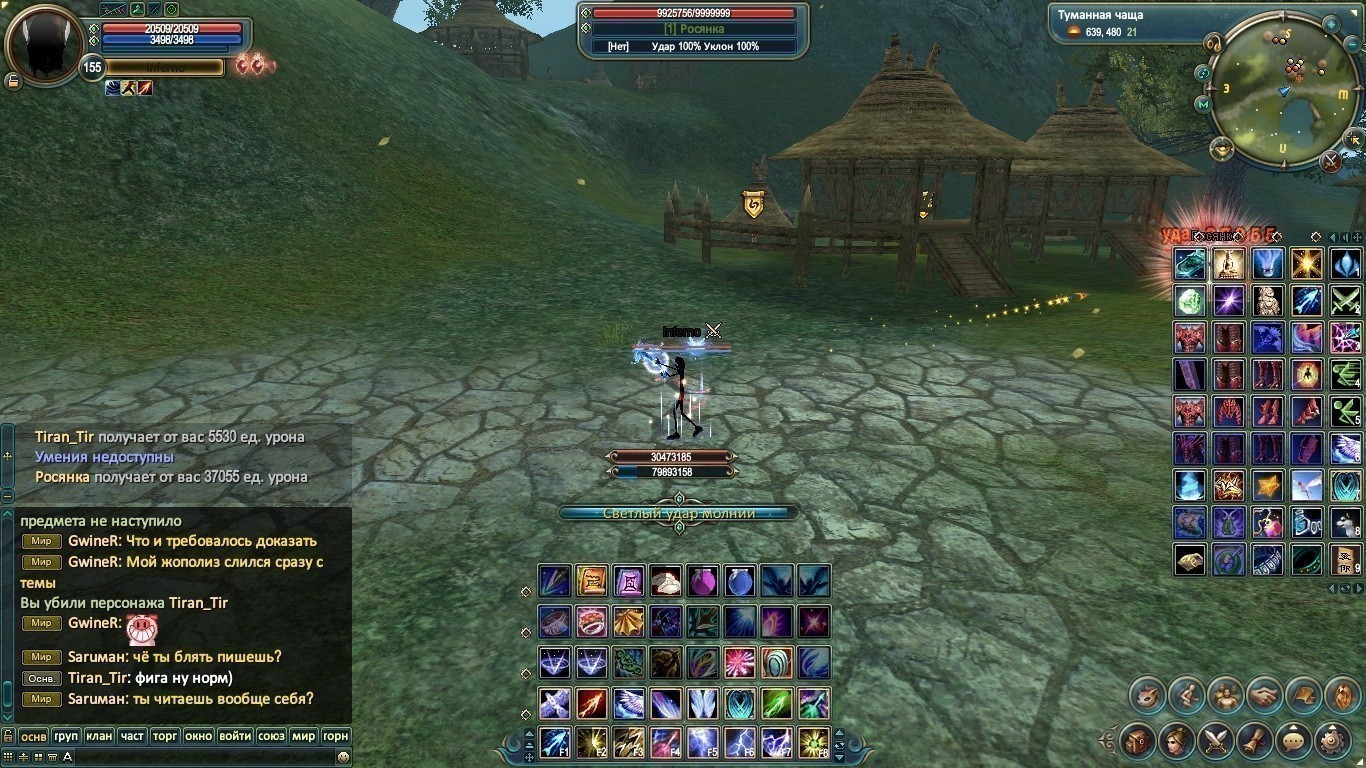
Task: Switch chat to the "мир" channel tab
Action: click(303, 736)
